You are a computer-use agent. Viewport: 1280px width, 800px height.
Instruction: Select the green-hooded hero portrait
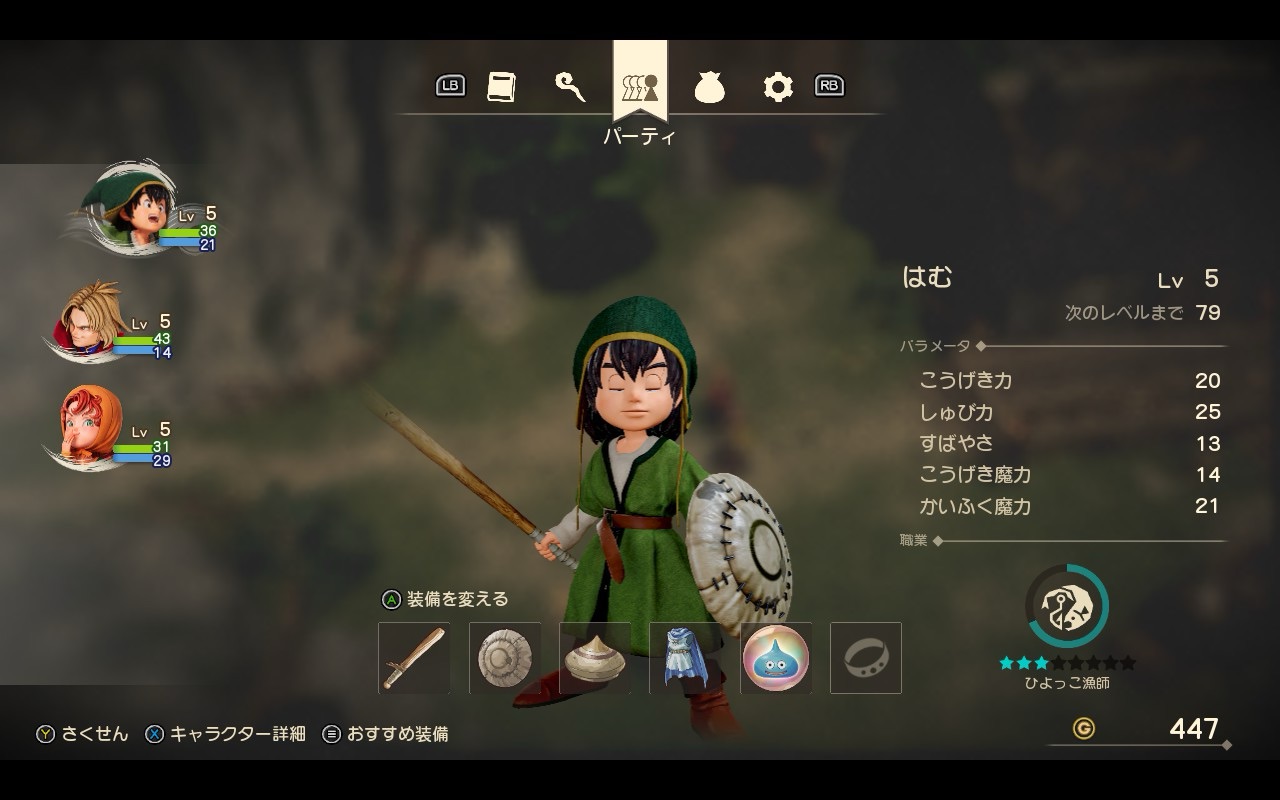click(130, 207)
